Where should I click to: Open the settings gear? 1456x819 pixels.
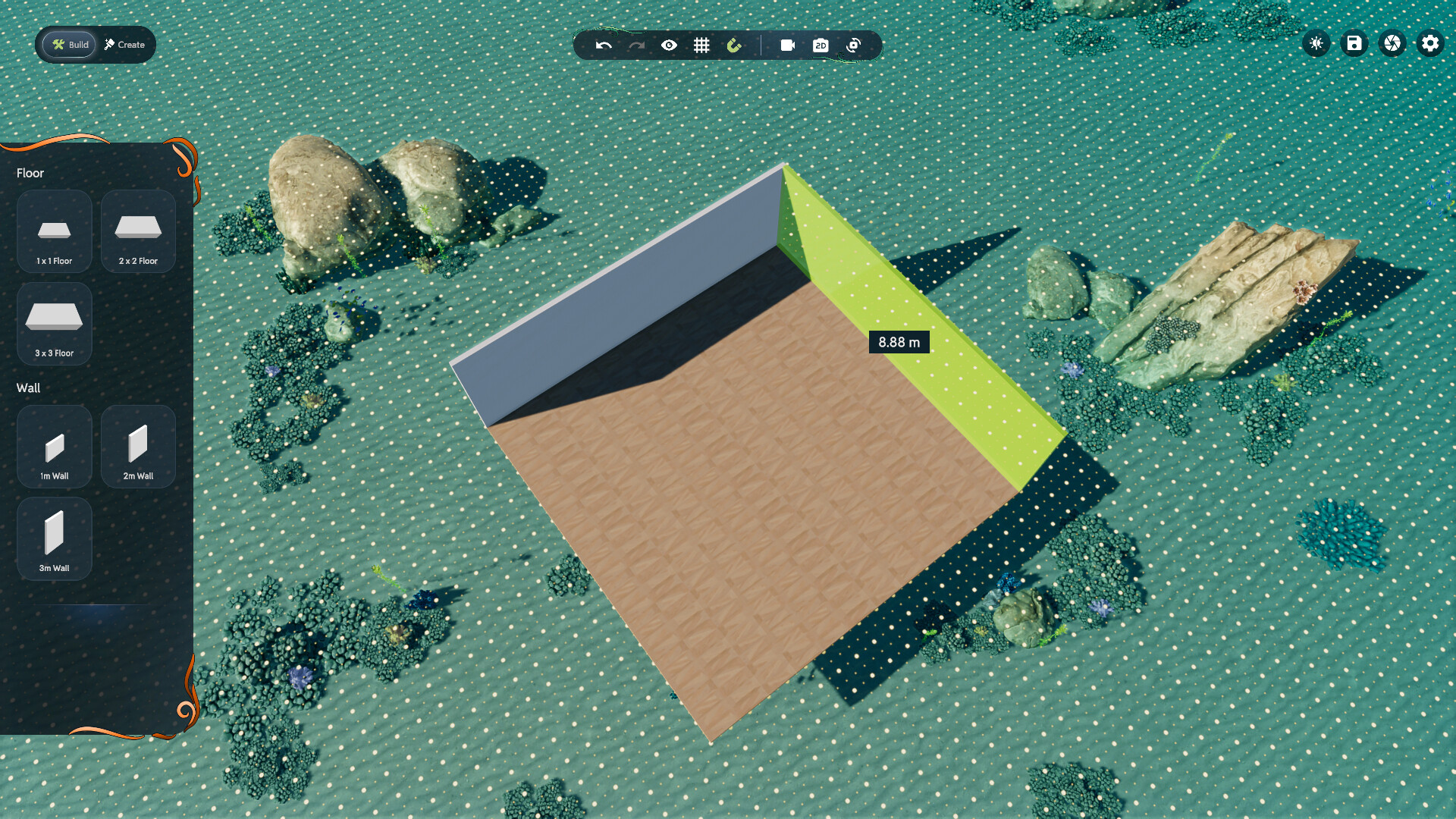(1430, 43)
